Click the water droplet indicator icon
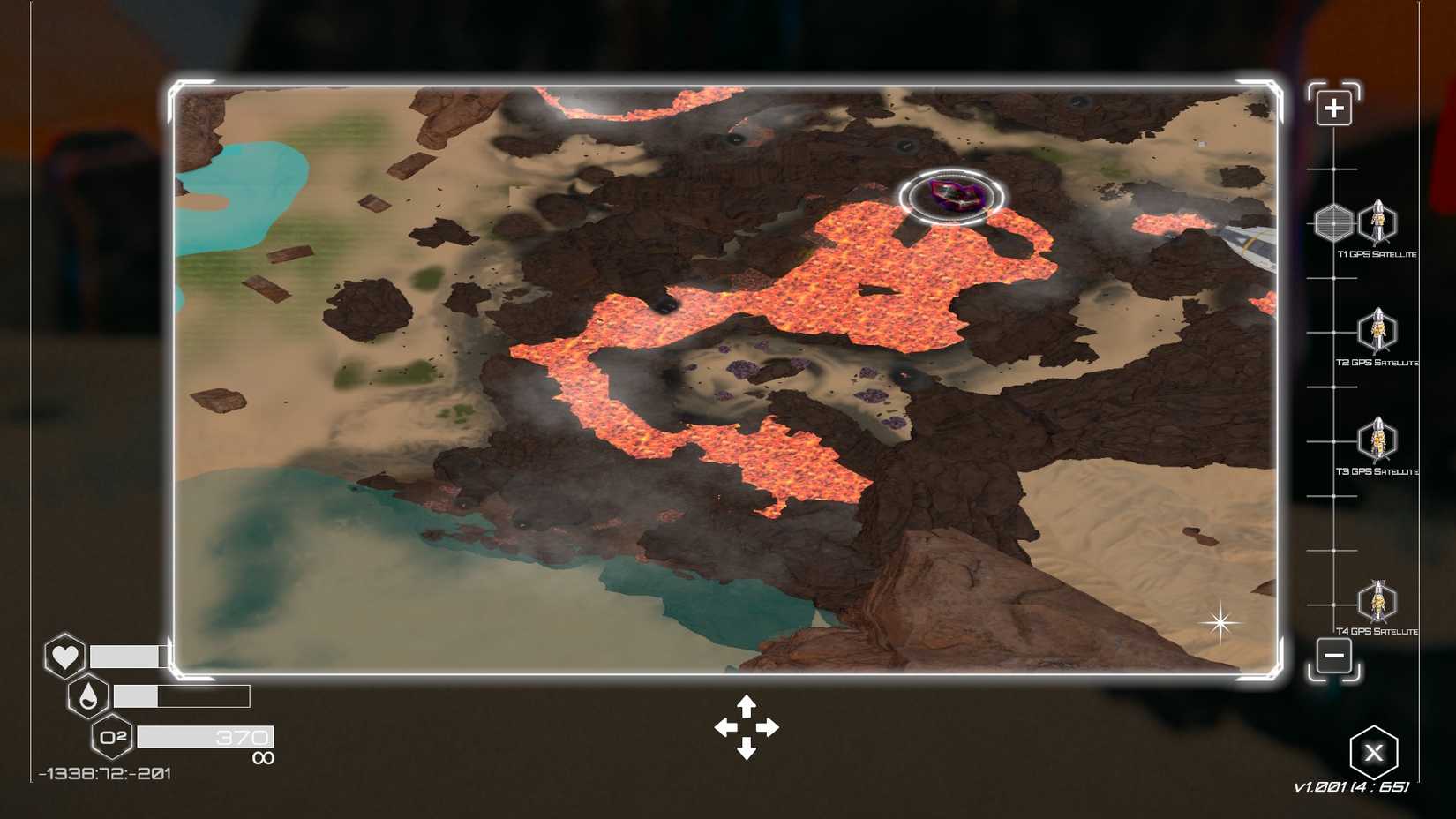 pyautogui.click(x=88, y=695)
